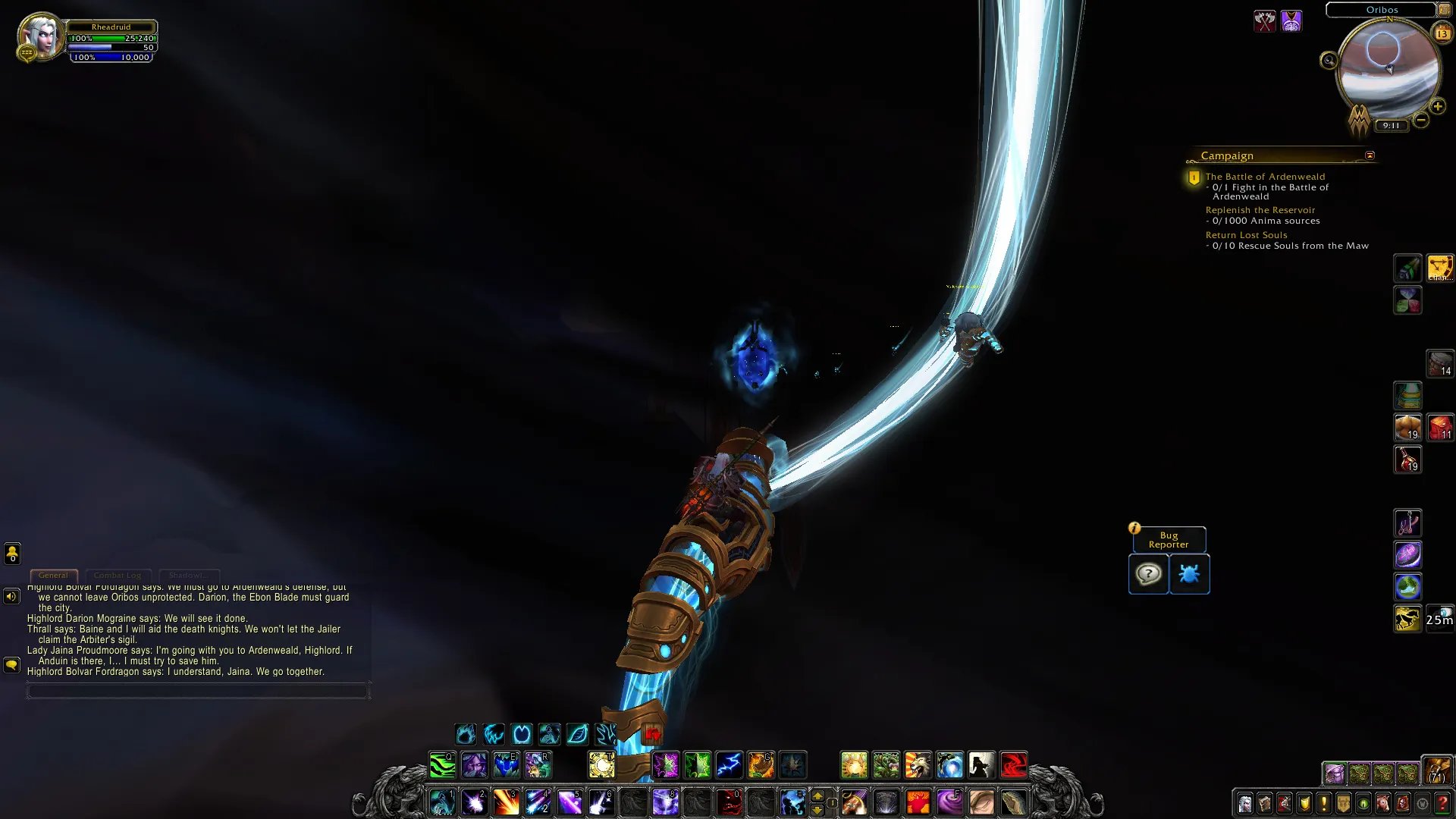The image size is (1456, 819).
Task: Switch to the General chat tab
Action: pyautogui.click(x=53, y=576)
